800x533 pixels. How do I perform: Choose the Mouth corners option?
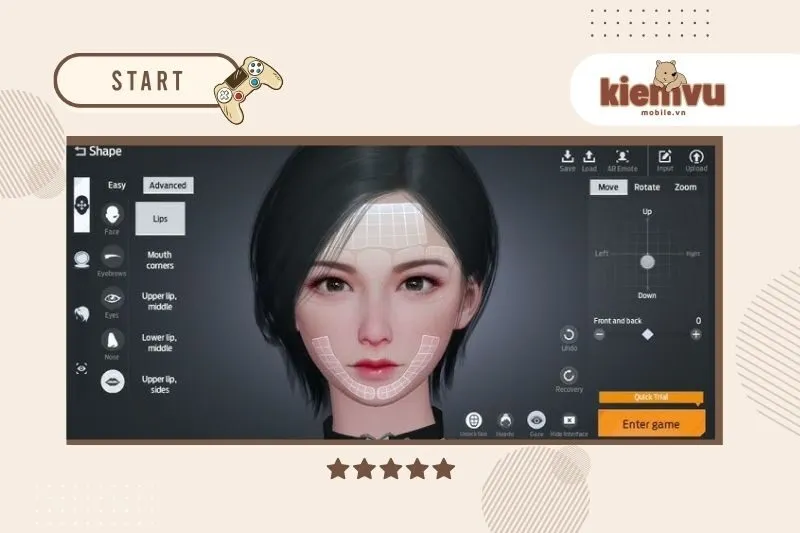point(160,260)
